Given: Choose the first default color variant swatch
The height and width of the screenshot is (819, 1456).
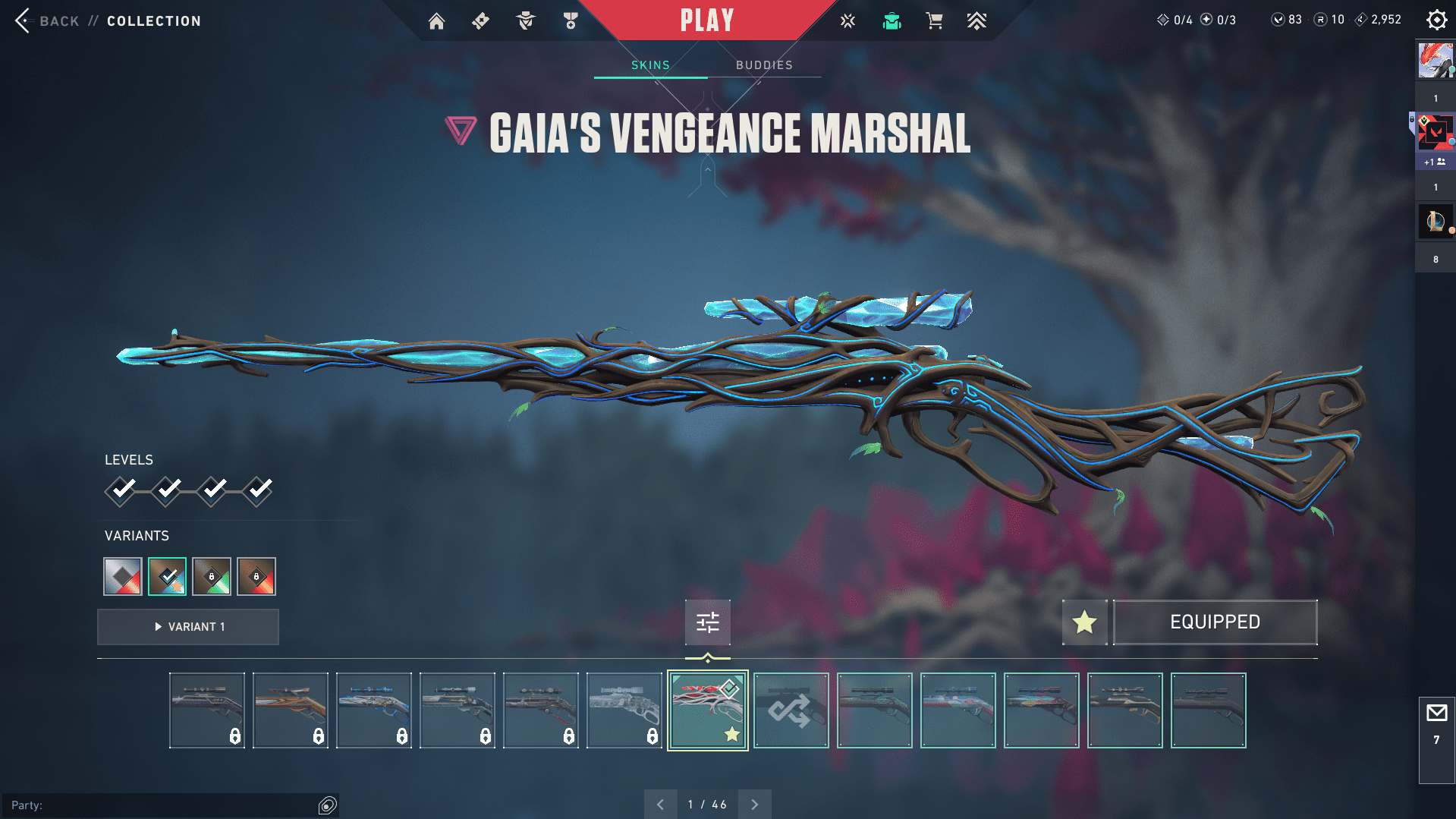Looking at the screenshot, I should pos(123,577).
